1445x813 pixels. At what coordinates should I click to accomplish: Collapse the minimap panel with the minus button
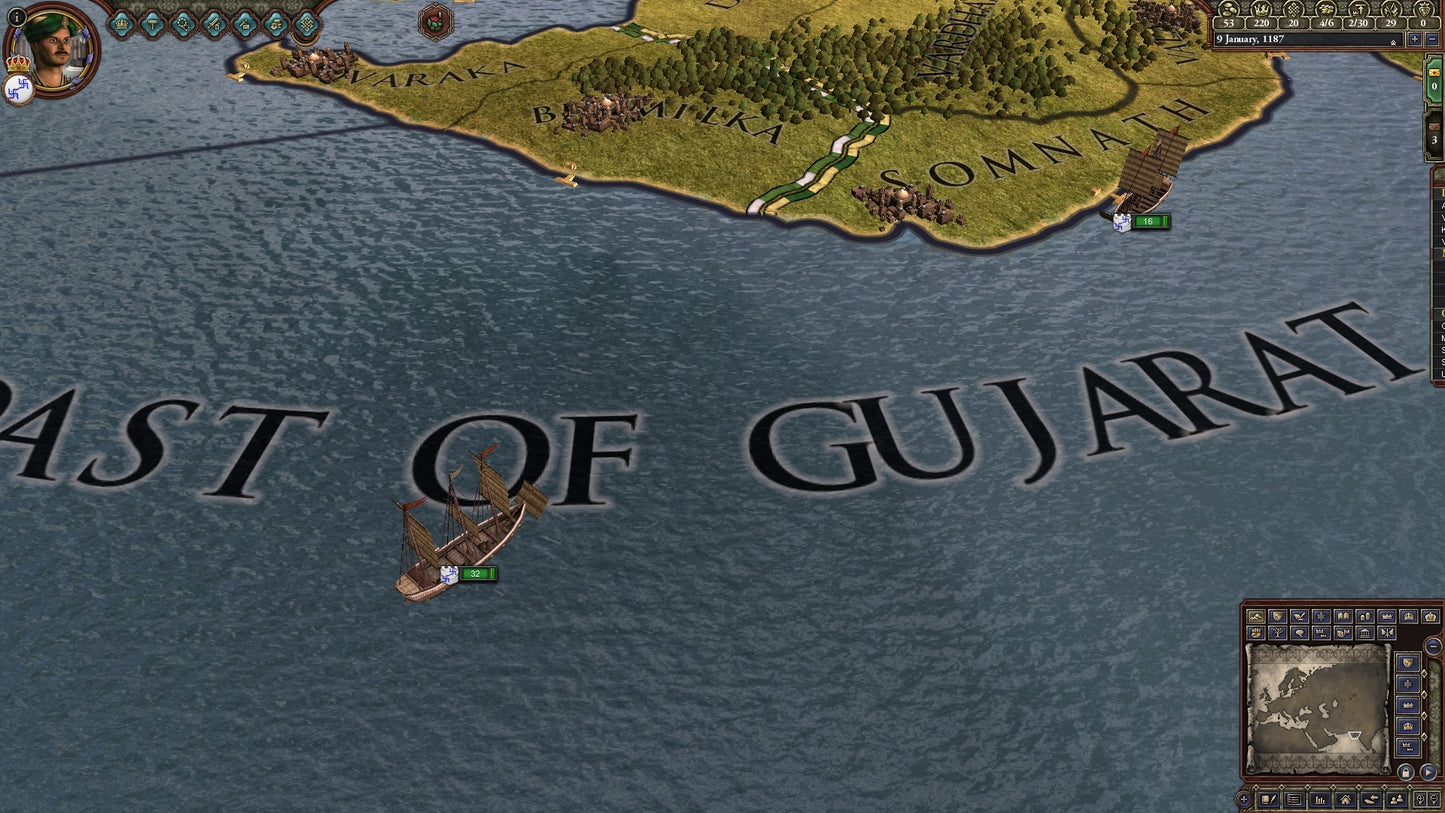coord(1433,647)
